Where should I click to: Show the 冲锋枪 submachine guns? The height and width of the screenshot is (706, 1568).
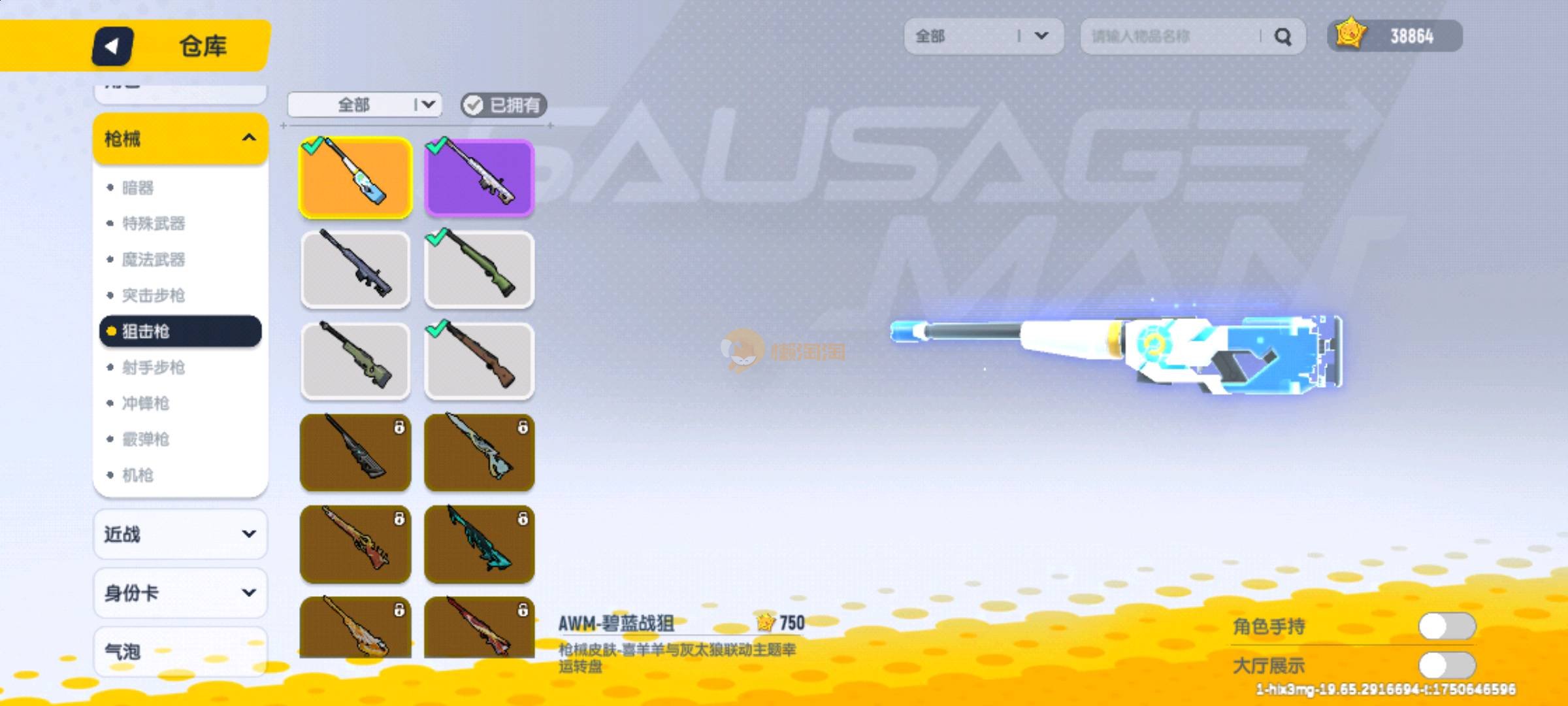(x=146, y=403)
